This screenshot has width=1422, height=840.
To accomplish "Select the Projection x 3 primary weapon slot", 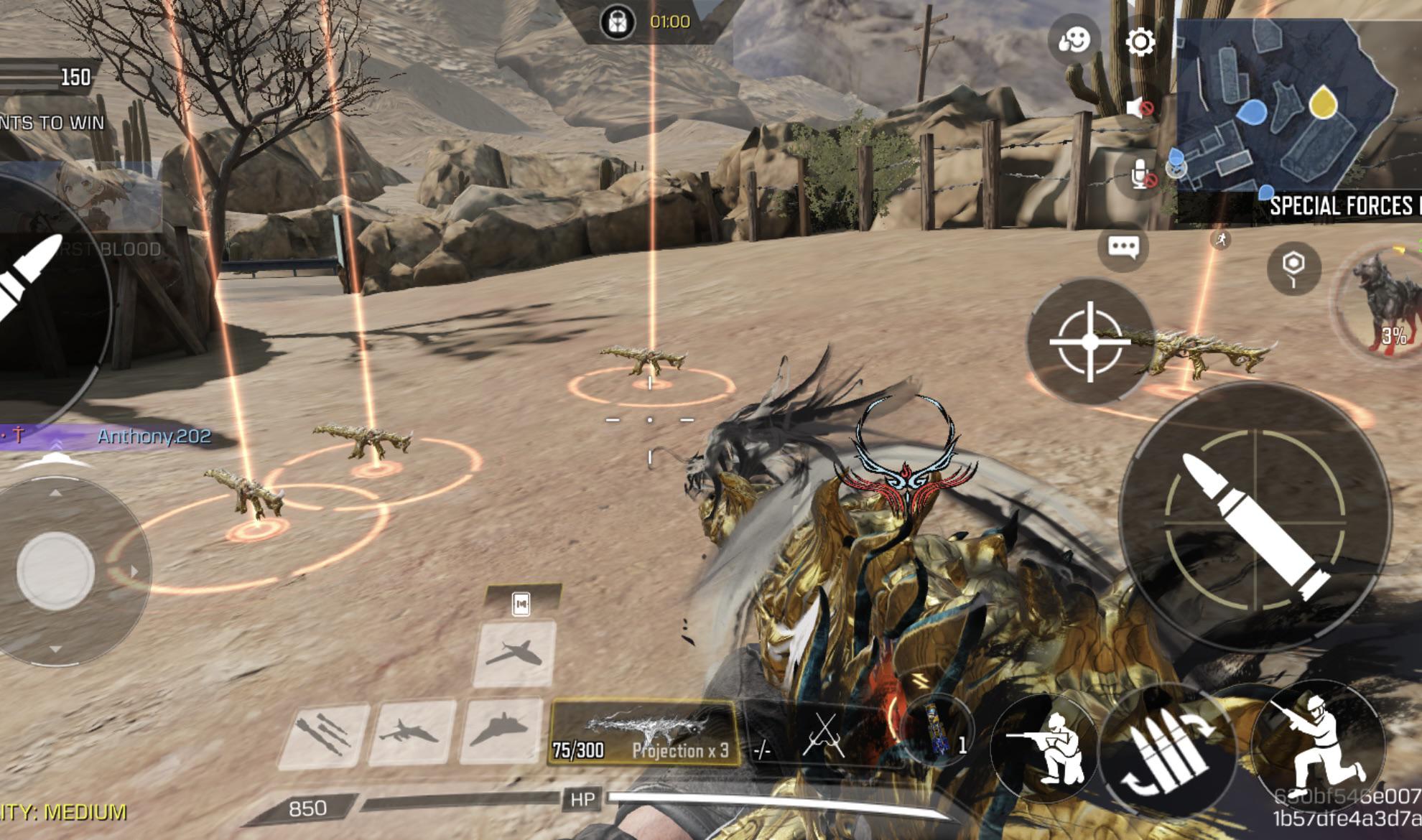I will [644, 734].
